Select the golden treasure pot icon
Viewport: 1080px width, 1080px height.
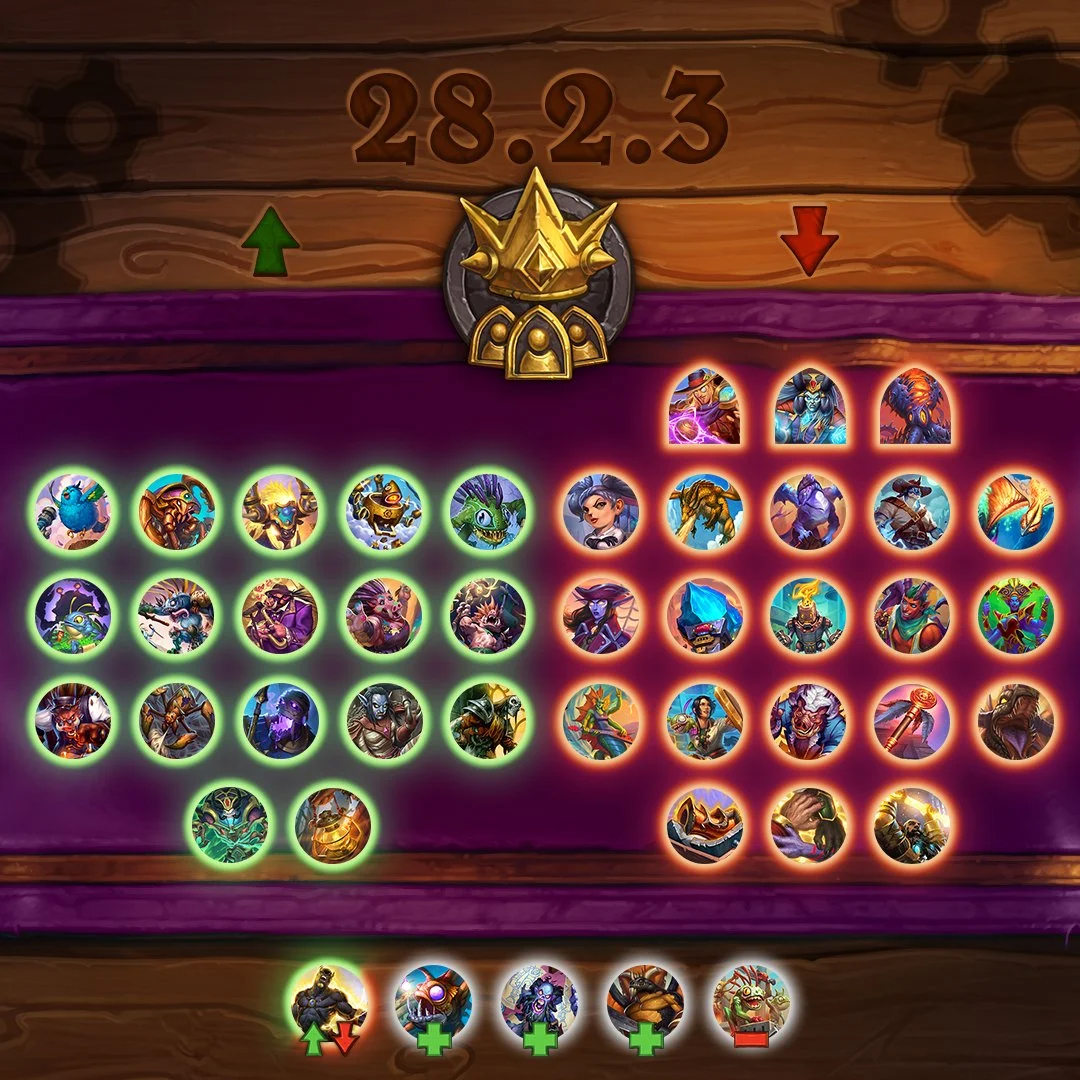pos(333,825)
